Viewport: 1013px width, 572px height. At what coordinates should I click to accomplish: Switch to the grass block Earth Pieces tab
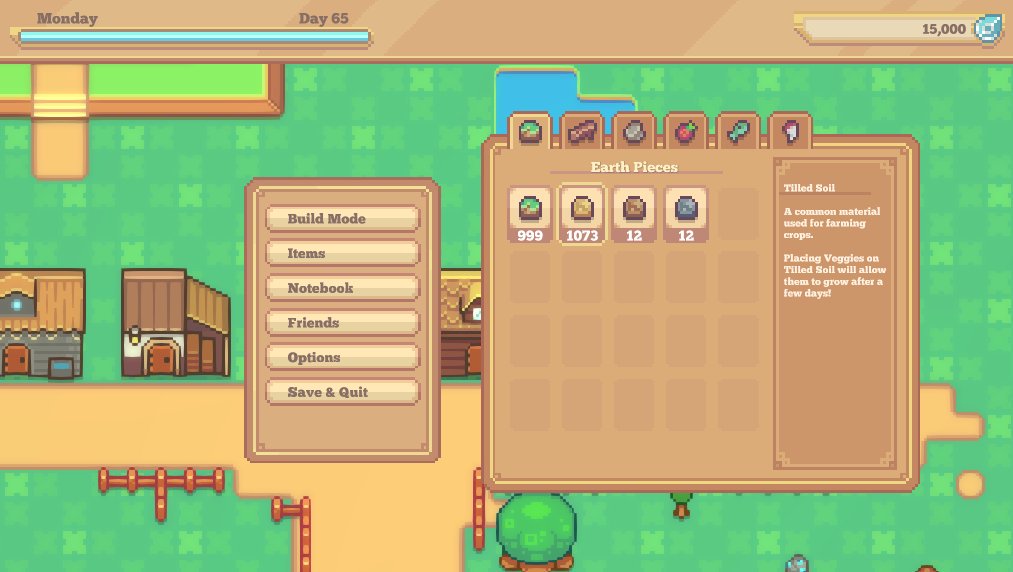[x=530, y=131]
